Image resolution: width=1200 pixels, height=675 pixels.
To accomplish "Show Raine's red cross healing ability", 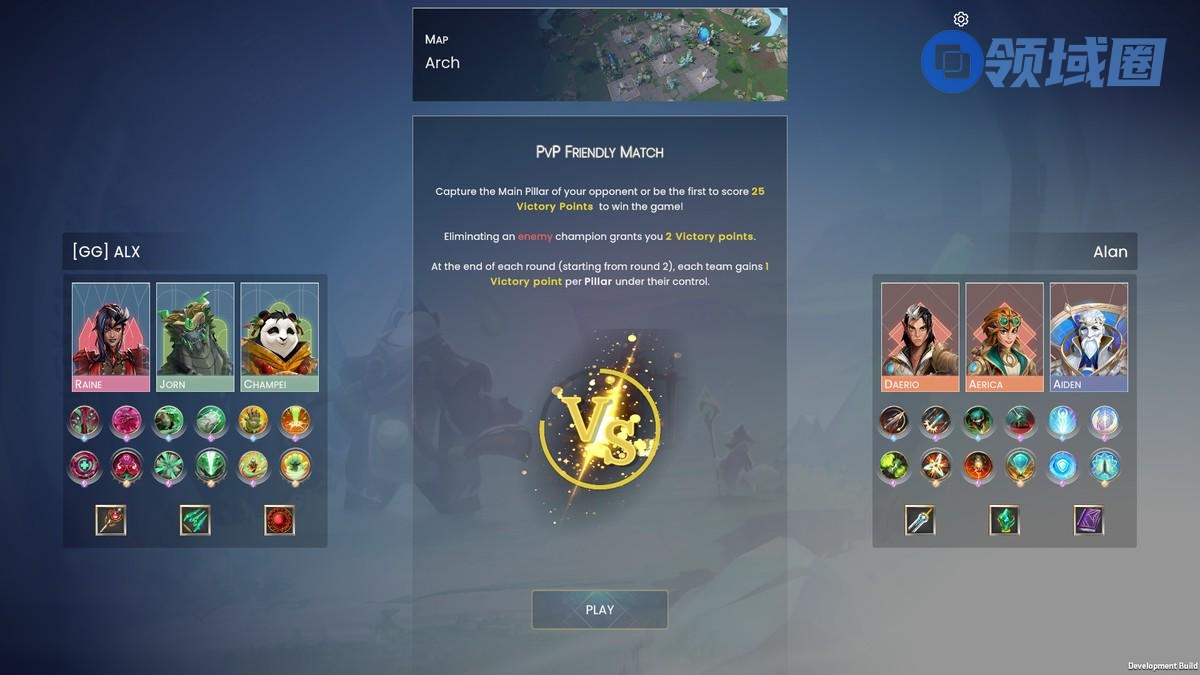I will [x=84, y=465].
